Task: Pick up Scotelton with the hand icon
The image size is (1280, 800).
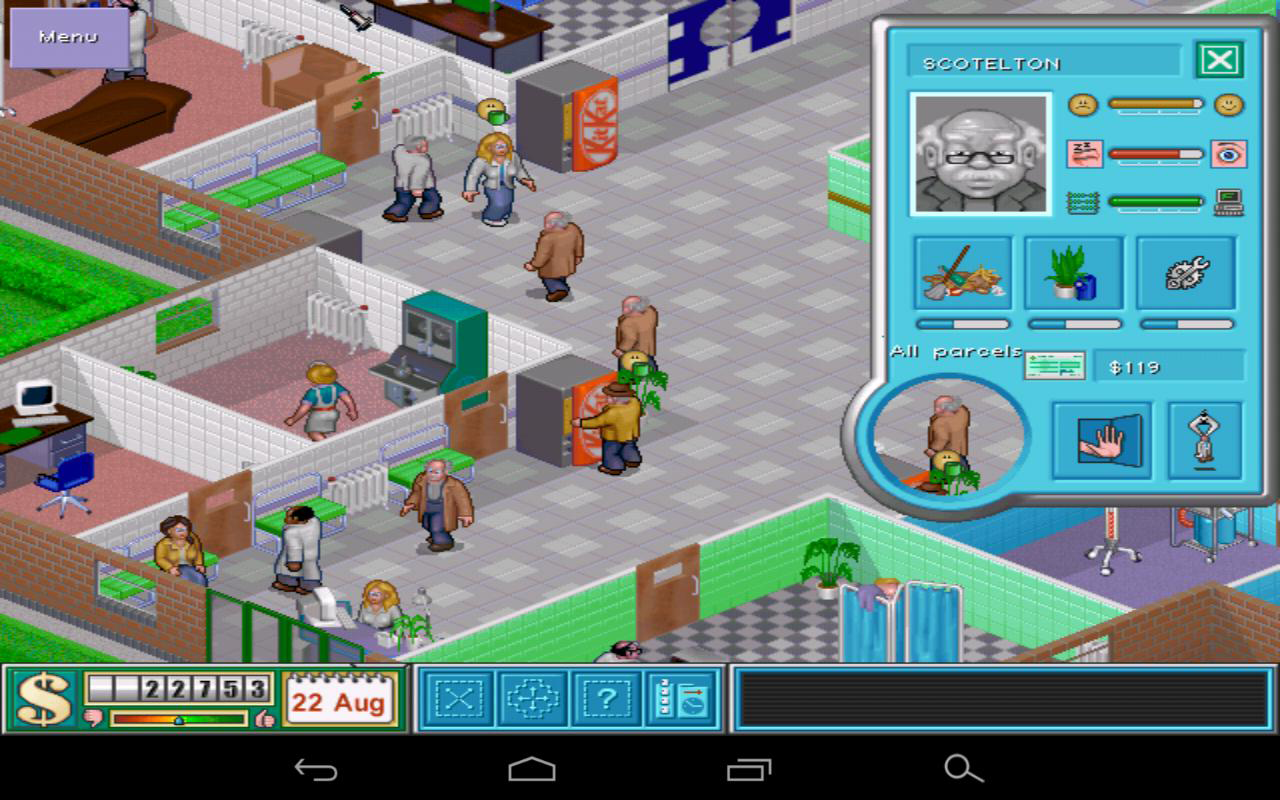Action: tap(1101, 440)
